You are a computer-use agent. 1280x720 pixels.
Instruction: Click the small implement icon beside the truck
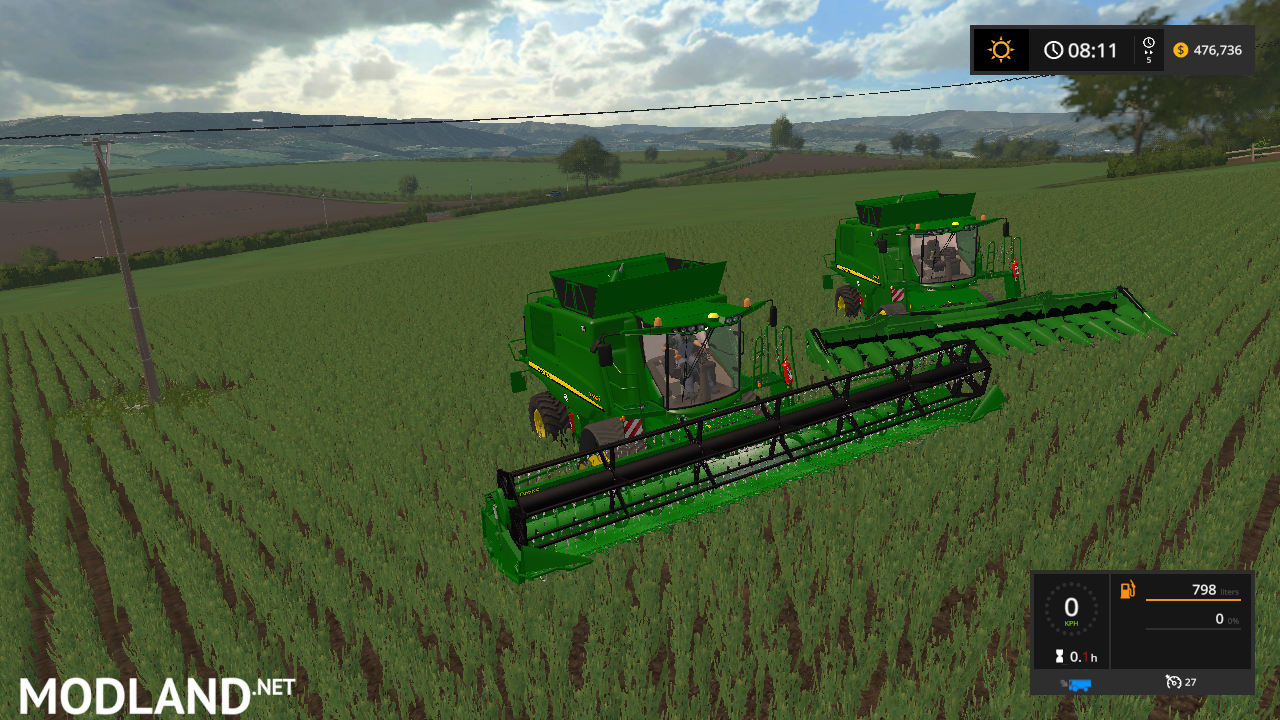coord(1063,682)
